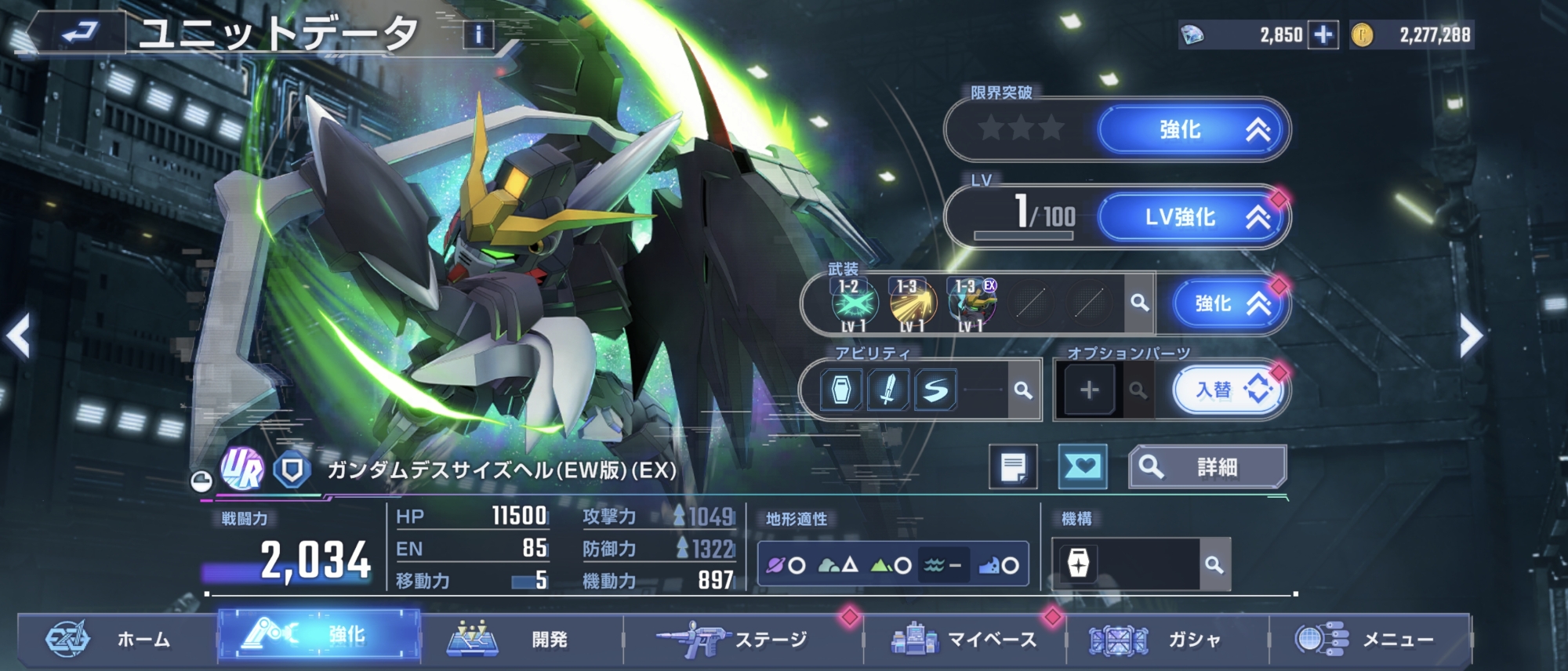The image size is (1568, 671).
Task: Open the 詳細 details button
Action: pos(1207,467)
